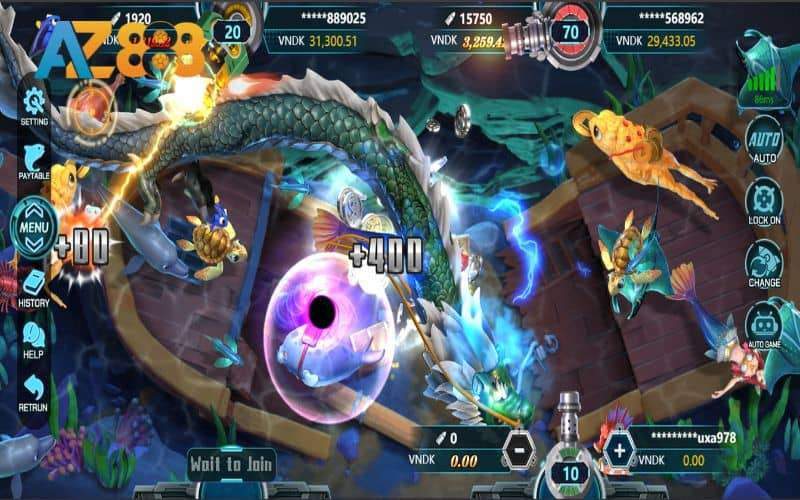
Task: Open the Help chat bubble
Action: pyautogui.click(x=34, y=338)
